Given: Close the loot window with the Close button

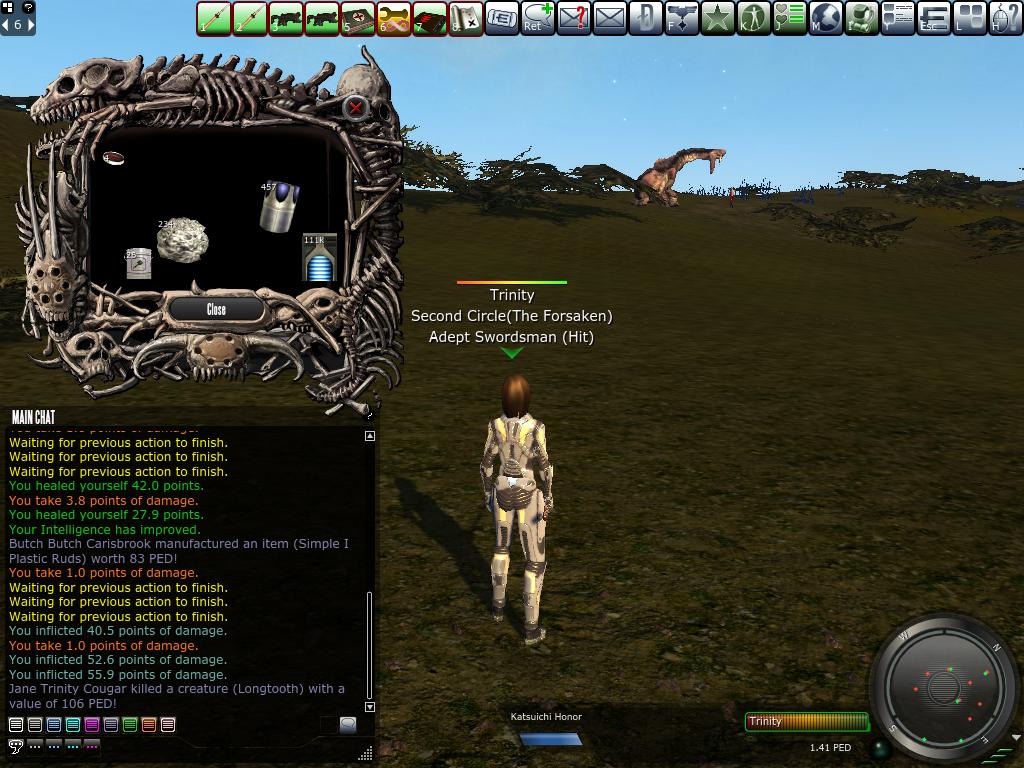Looking at the screenshot, I should [216, 310].
